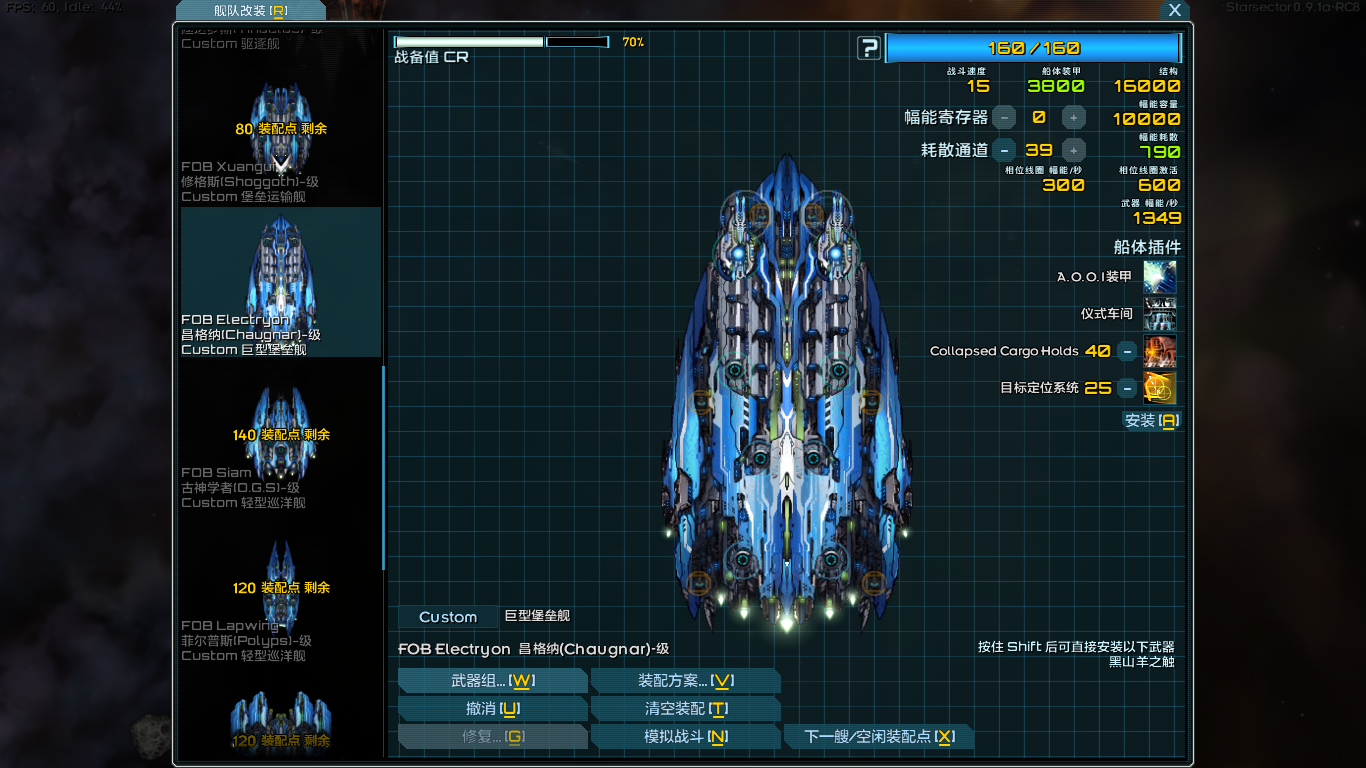Click the 撤消 [U] undo button

(x=493, y=708)
